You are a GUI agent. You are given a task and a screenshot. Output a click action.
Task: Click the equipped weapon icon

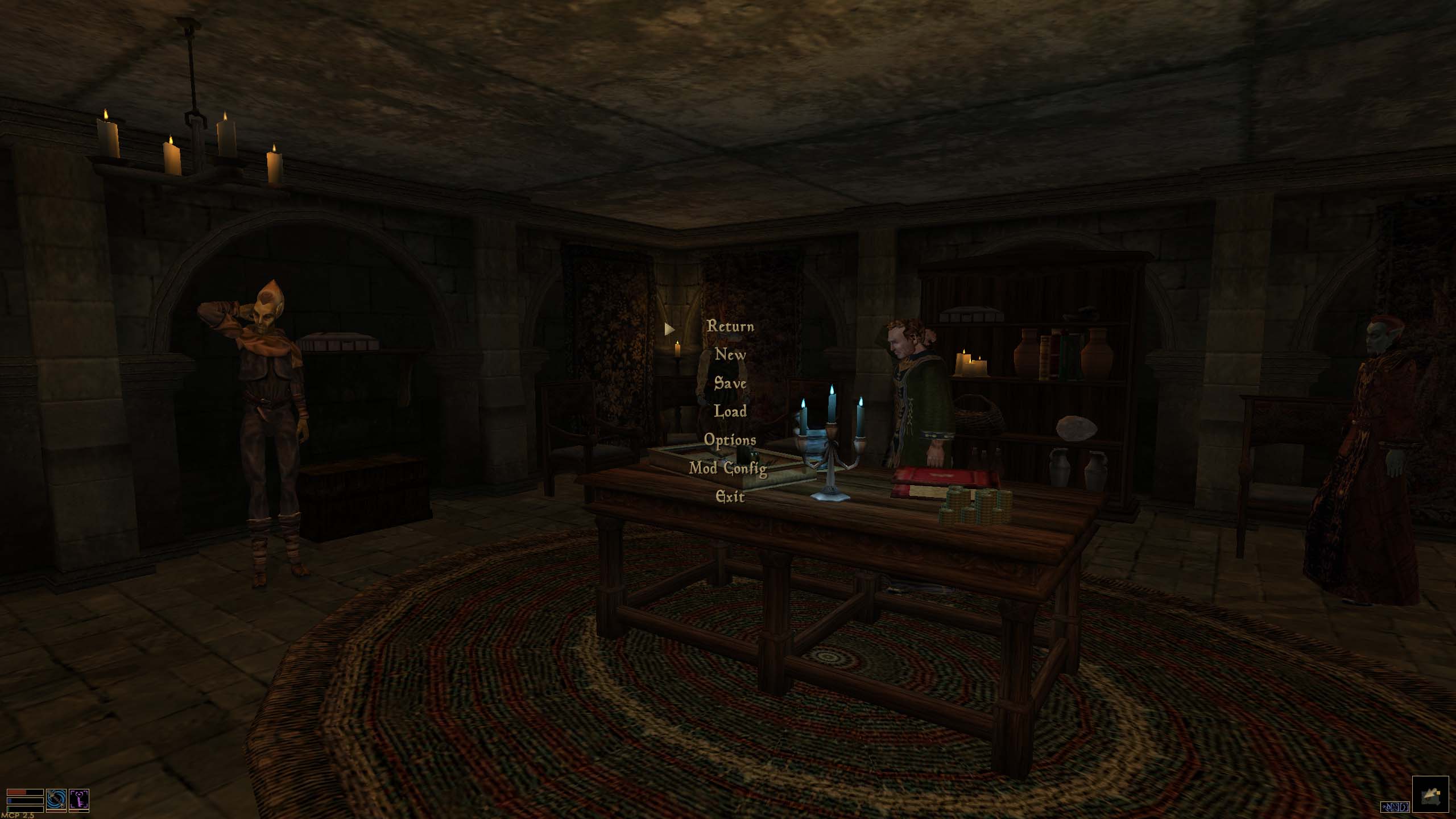(x=56, y=799)
